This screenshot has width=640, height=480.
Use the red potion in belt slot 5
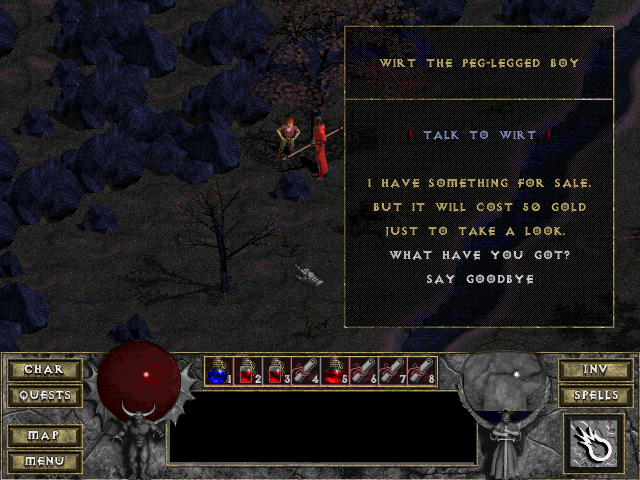click(335, 372)
